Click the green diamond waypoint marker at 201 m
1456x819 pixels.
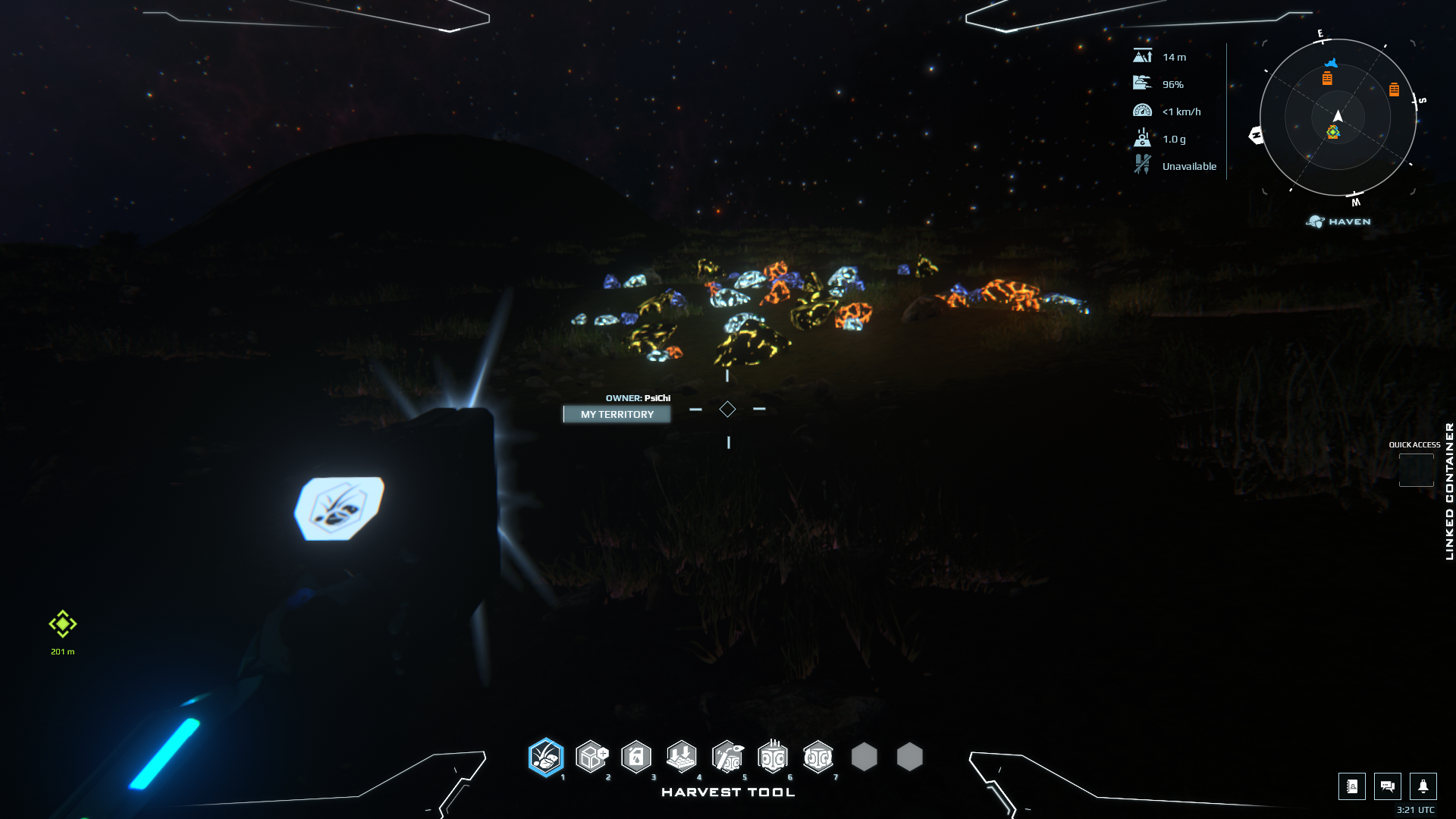click(63, 624)
